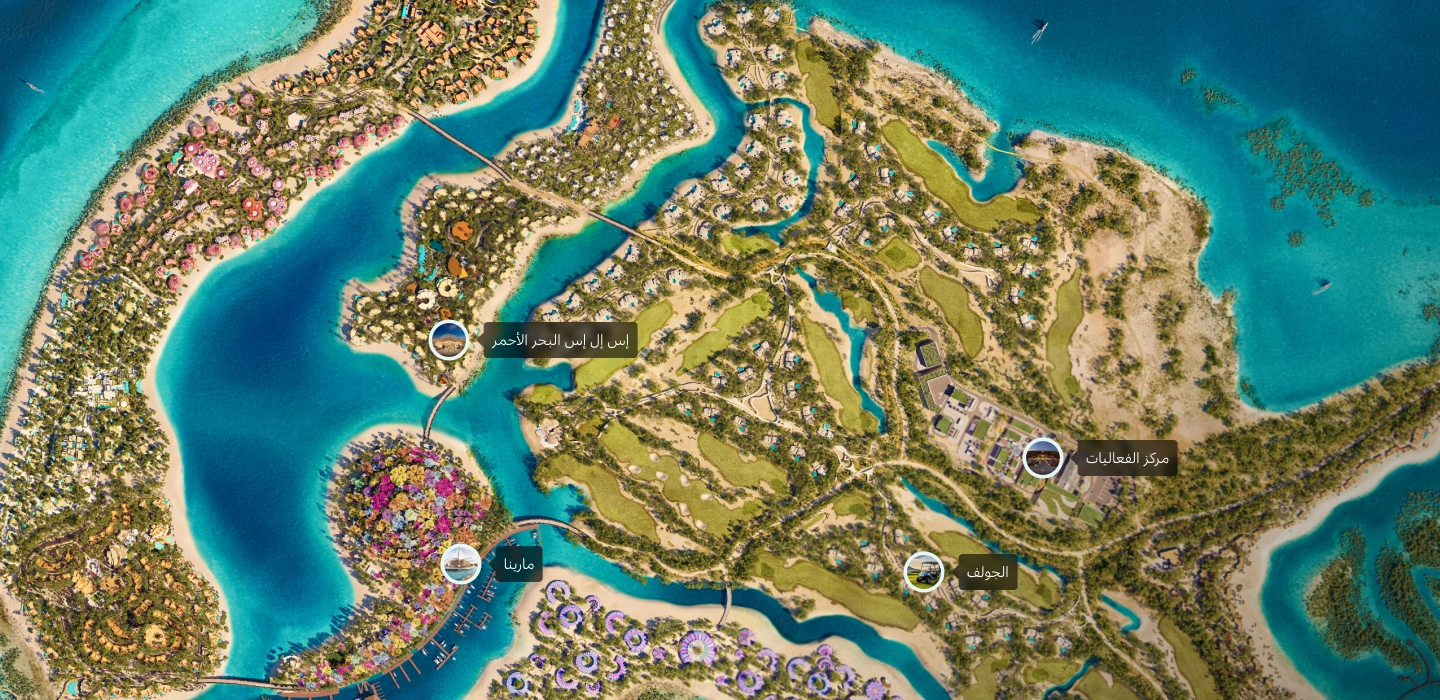This screenshot has height=700, width=1440.
Task: Open the إس إل إس البحر الأحمر map marker
Action: (x=449, y=340)
